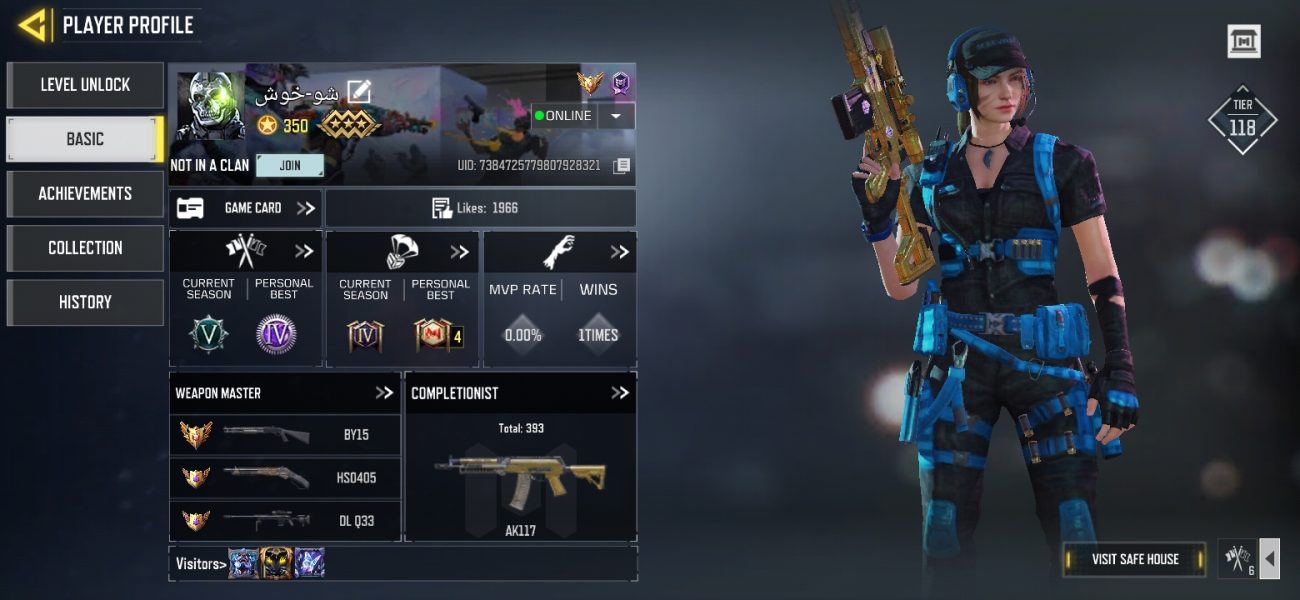Select the DL Q33 weapon row
1300x600 pixels.
point(285,520)
